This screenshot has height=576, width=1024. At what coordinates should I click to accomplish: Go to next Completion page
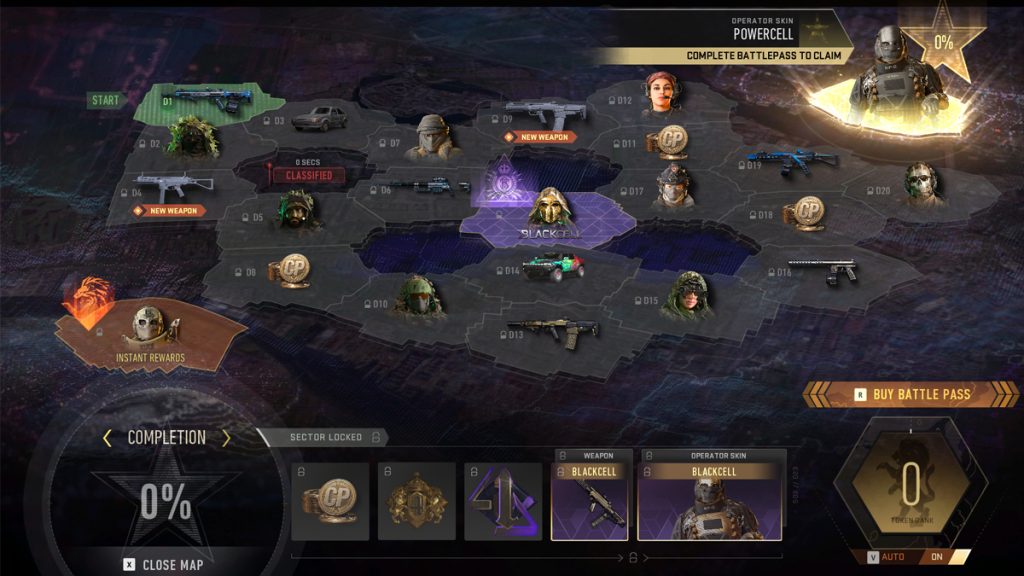point(226,438)
